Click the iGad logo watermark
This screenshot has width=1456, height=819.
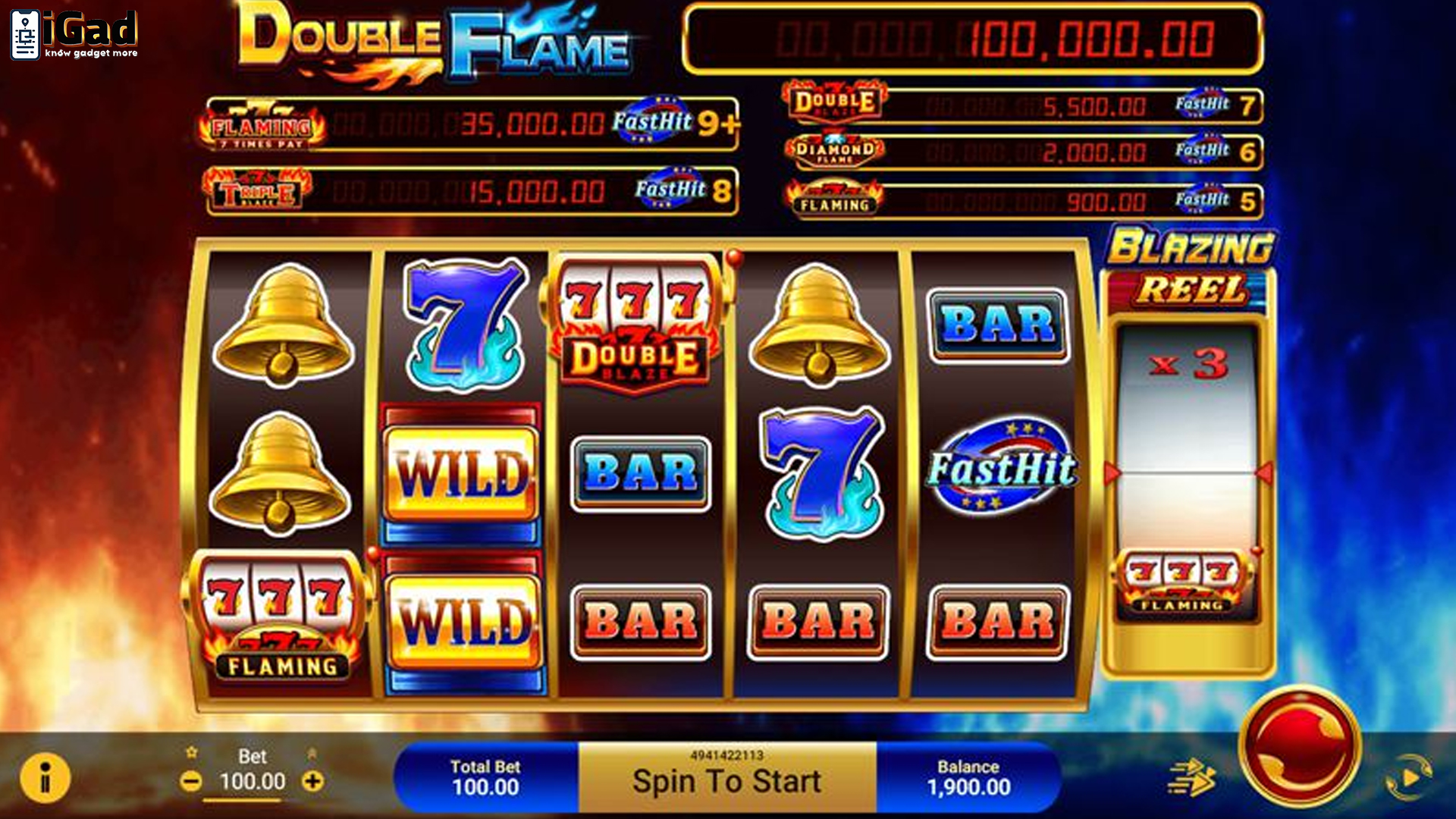point(74,34)
